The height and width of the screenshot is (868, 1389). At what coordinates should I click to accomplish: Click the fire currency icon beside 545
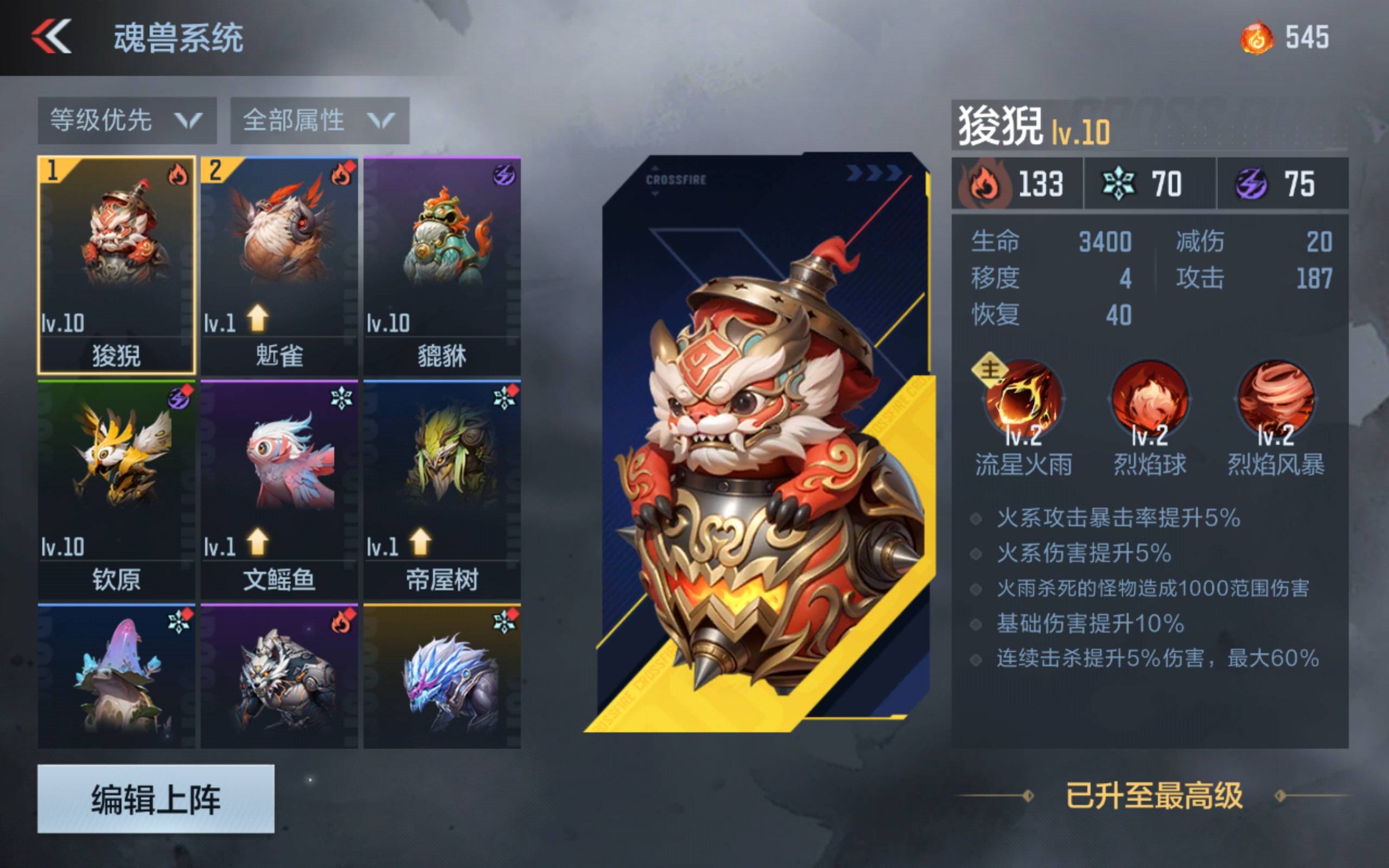click(x=1256, y=38)
